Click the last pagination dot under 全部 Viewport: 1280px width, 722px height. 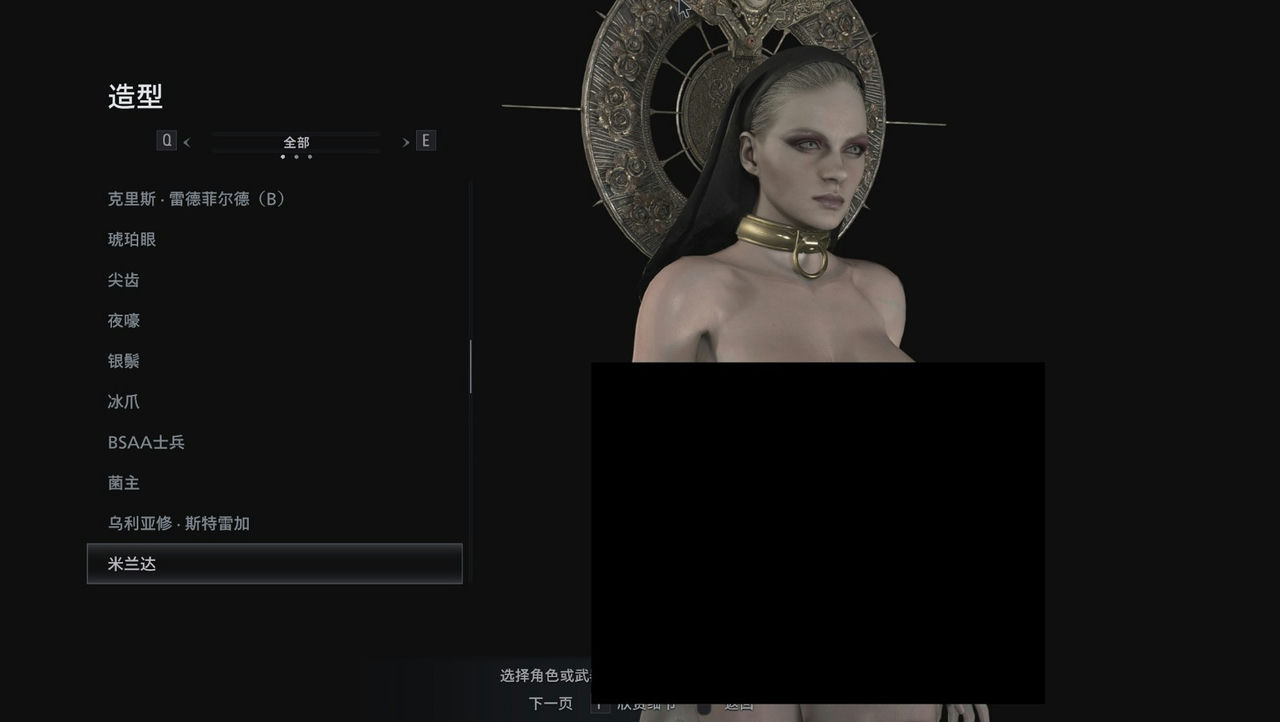[310, 158]
